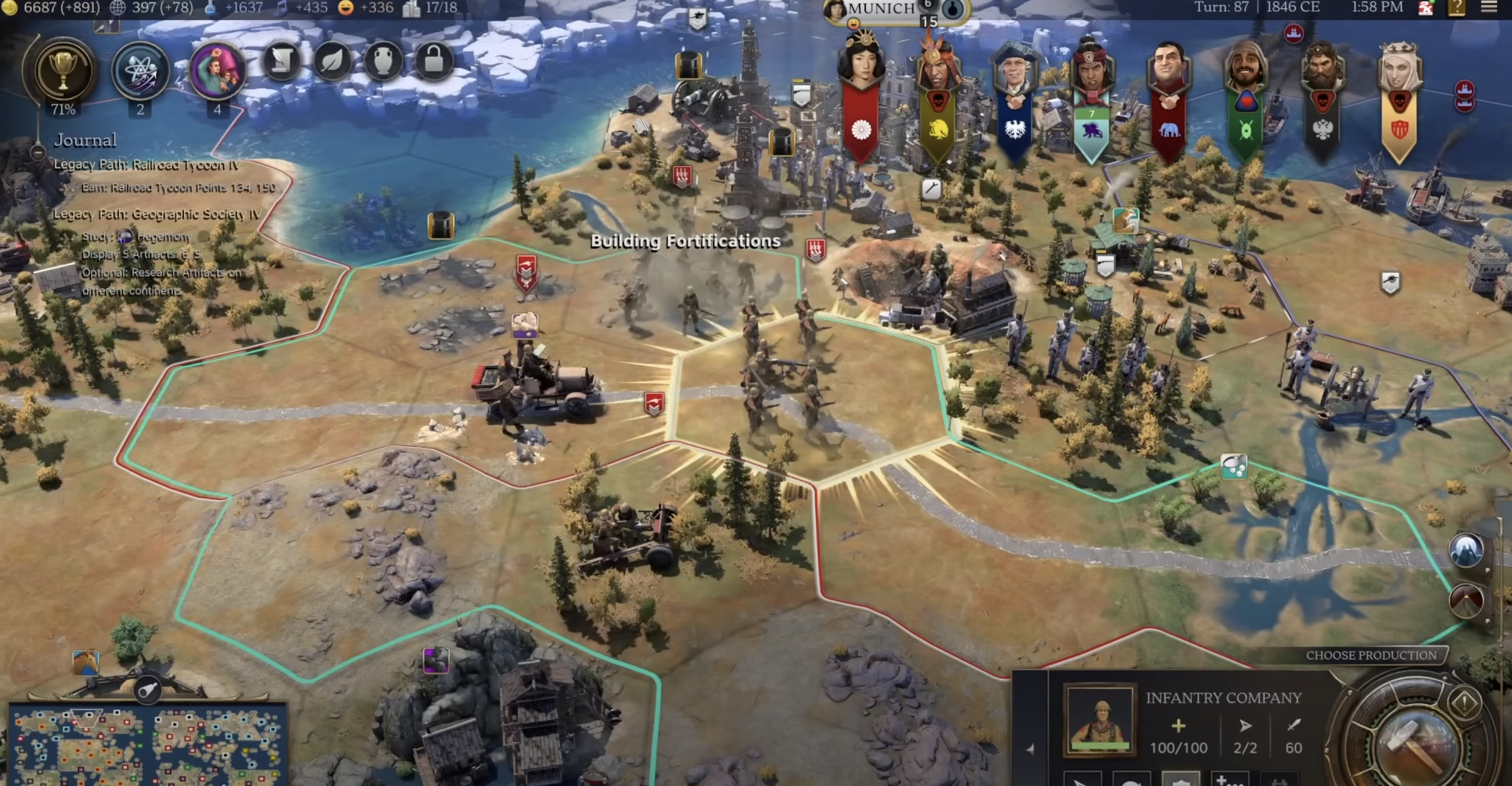Screen dimensions: 1512x786
Task: Open the scroll icon in the top bar
Action: pyautogui.click(x=281, y=61)
